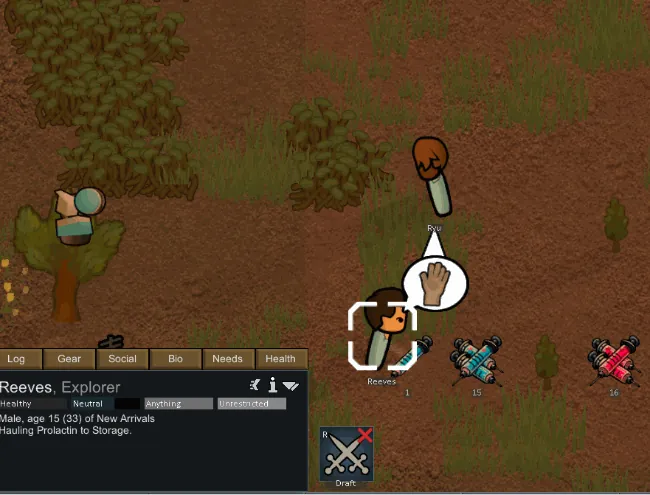Select the colonist Reeves with selection brackets
The height and width of the screenshot is (495, 650).
point(383,333)
